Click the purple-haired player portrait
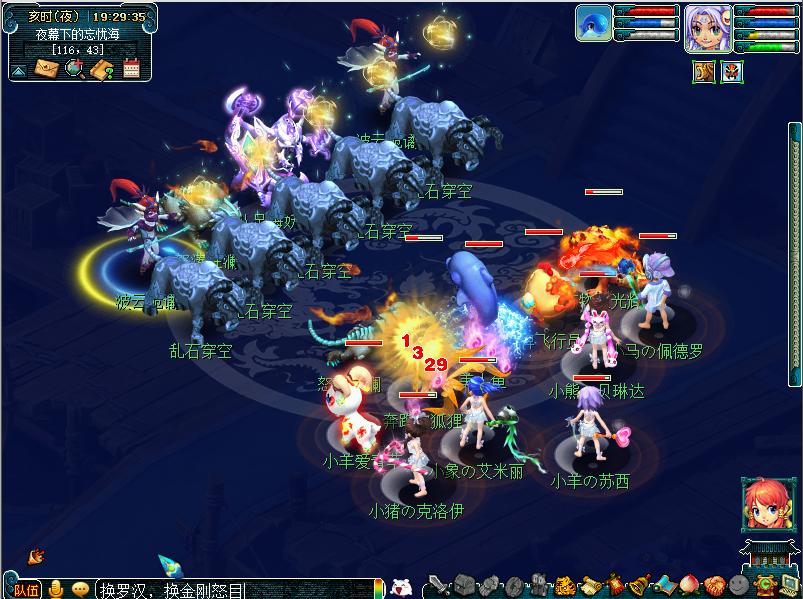This screenshot has width=803, height=599. 704,28
